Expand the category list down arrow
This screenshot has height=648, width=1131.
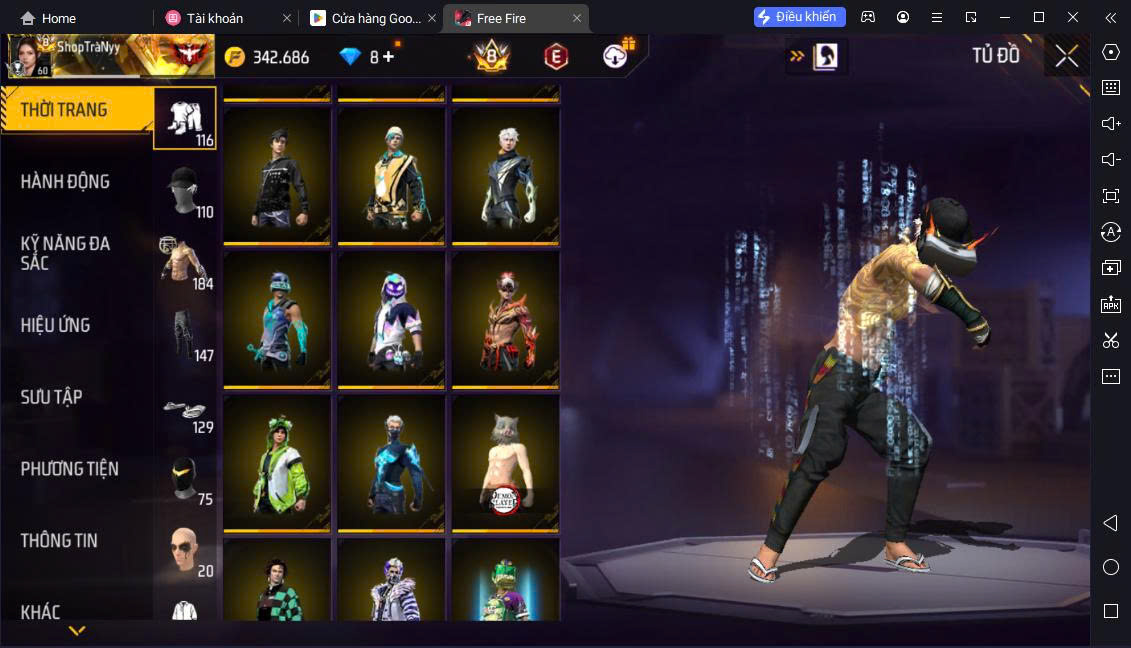coord(77,631)
